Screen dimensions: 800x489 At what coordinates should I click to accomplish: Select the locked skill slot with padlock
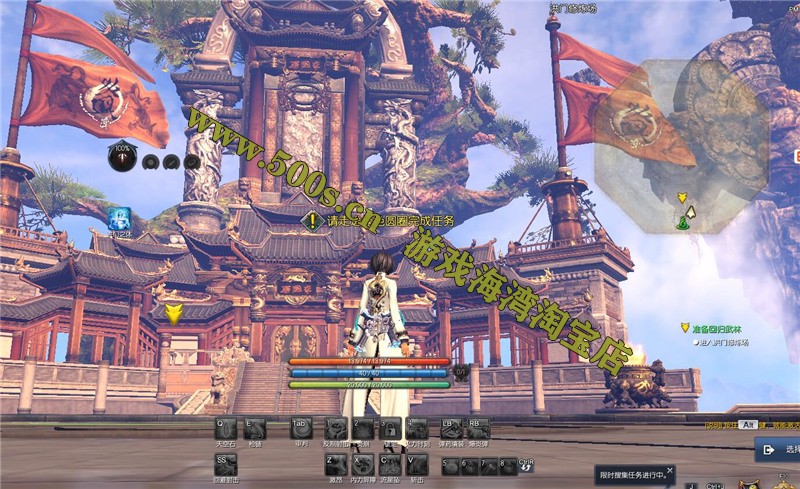click(391, 428)
